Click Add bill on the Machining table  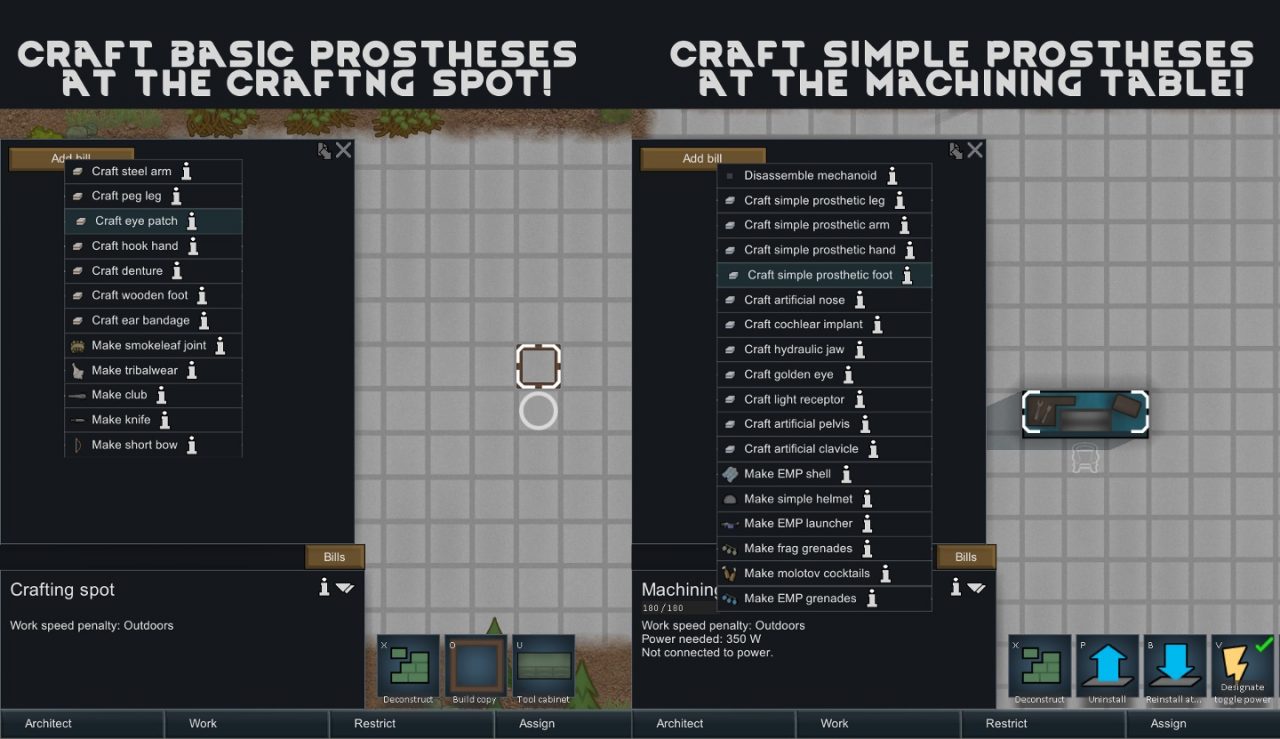click(x=703, y=158)
